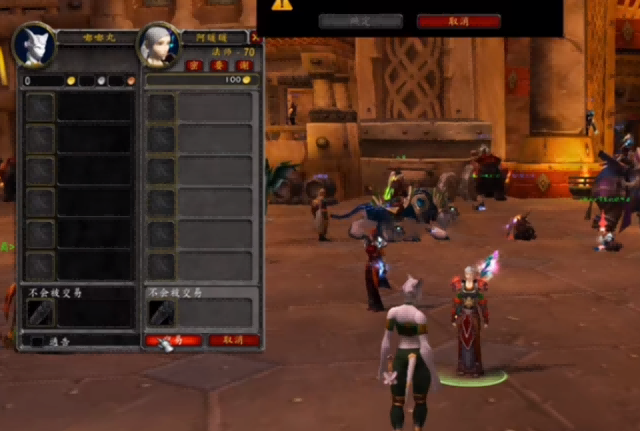Viewport: 640px width, 431px height.
Task: Cancel the warning popup at top
Action: 459,21
